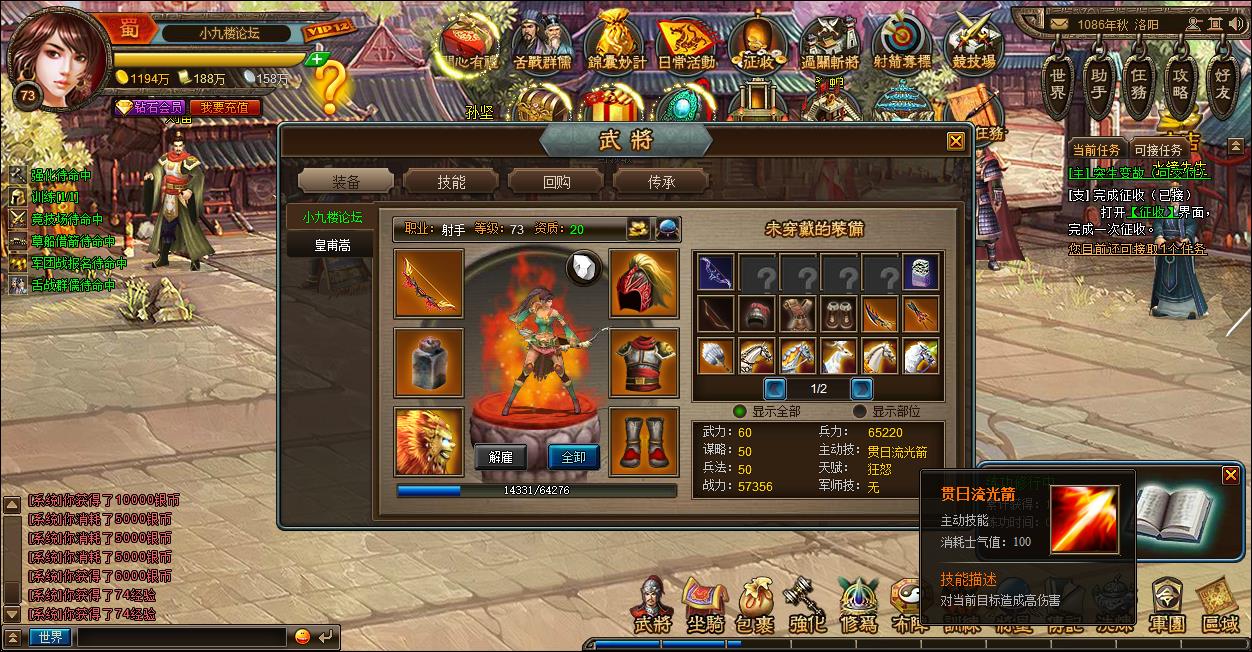
Task: Select general 皇甫嵩 in the list
Action: tap(332, 244)
